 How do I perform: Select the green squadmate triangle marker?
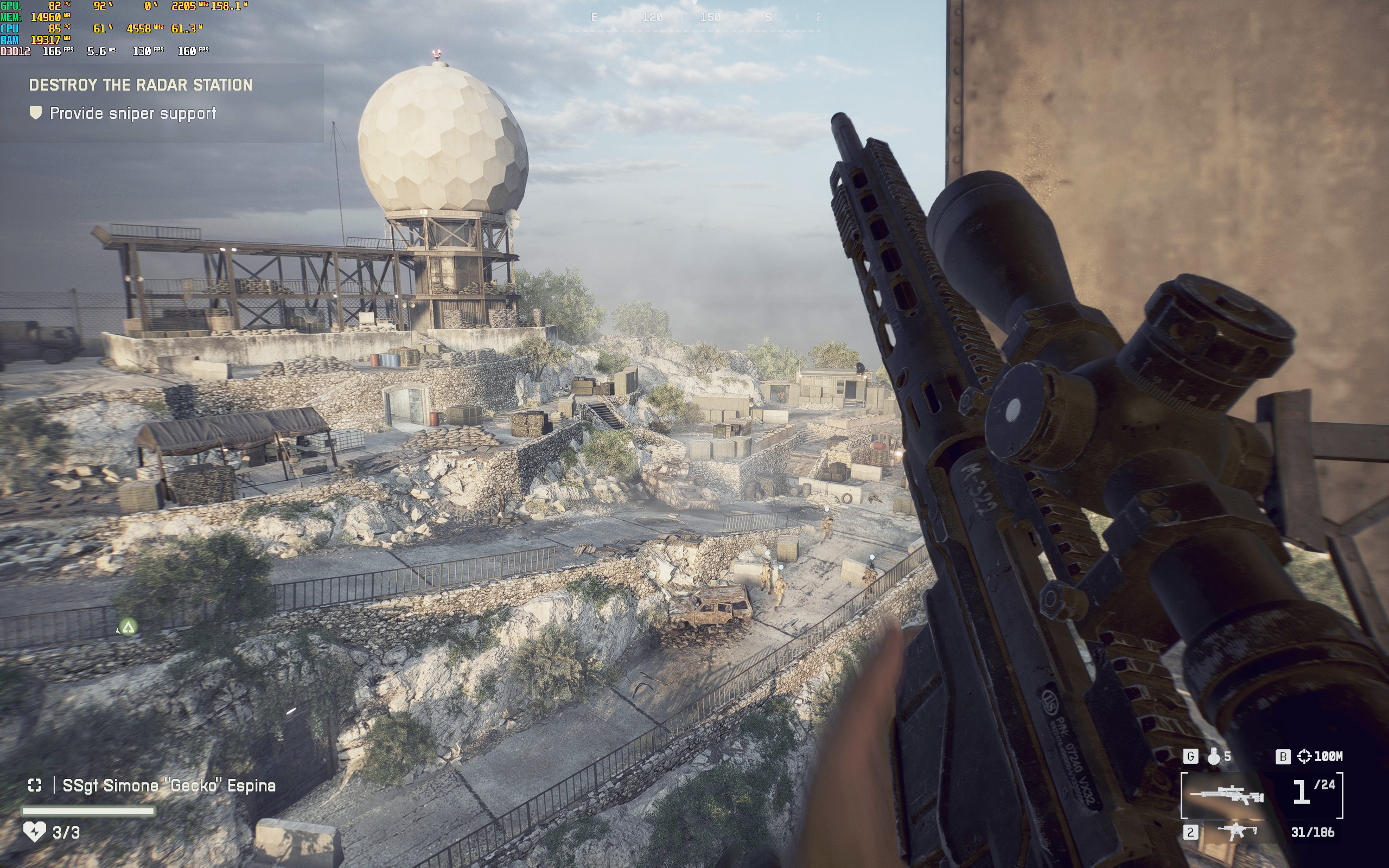coord(128,627)
